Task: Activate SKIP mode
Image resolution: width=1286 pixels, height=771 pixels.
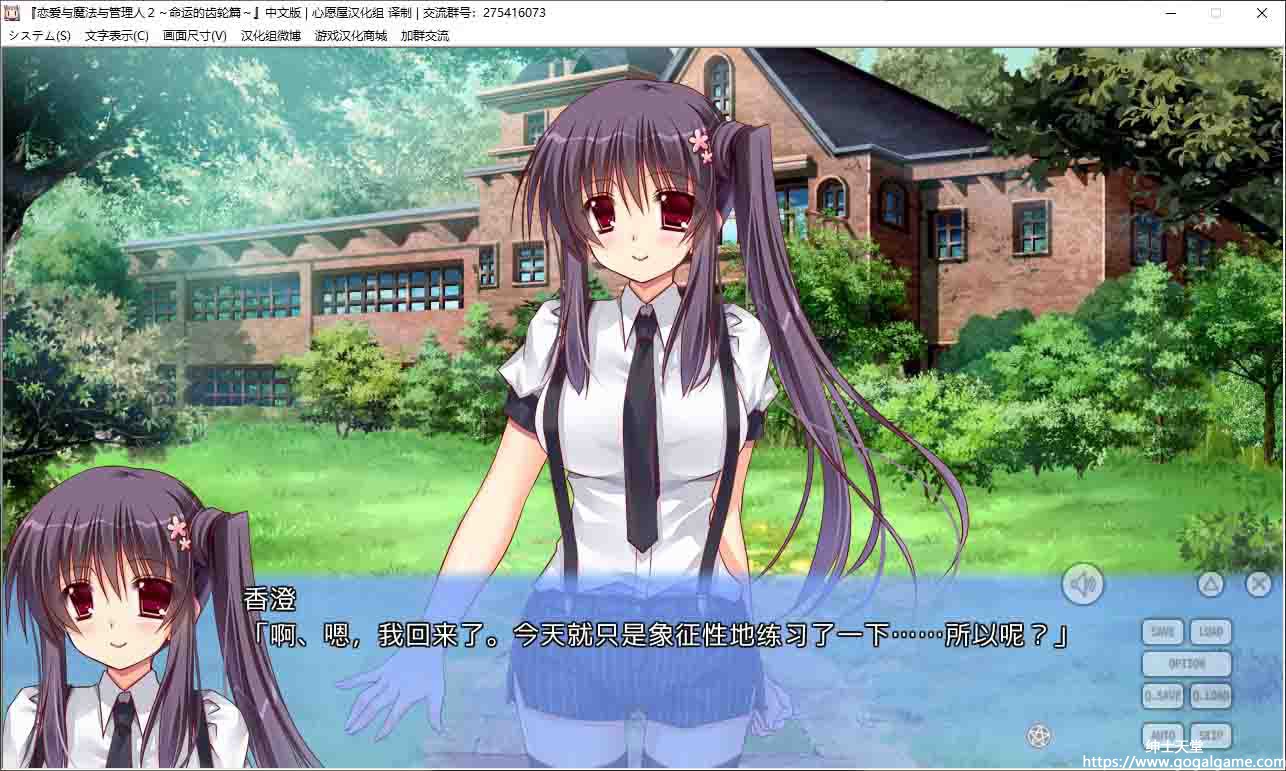Action: click(1211, 737)
